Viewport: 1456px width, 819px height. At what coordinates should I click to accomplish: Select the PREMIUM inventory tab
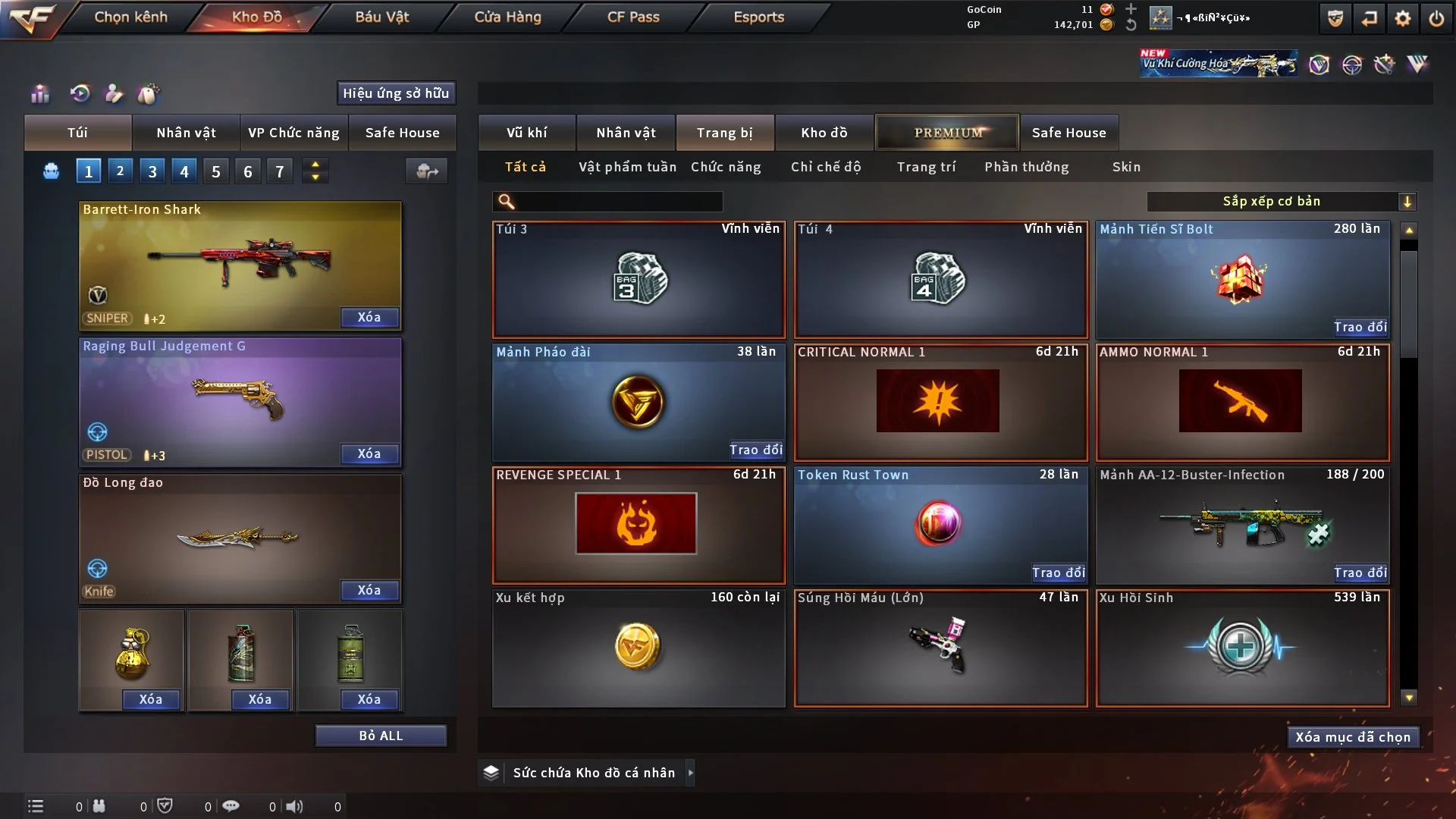pos(948,133)
